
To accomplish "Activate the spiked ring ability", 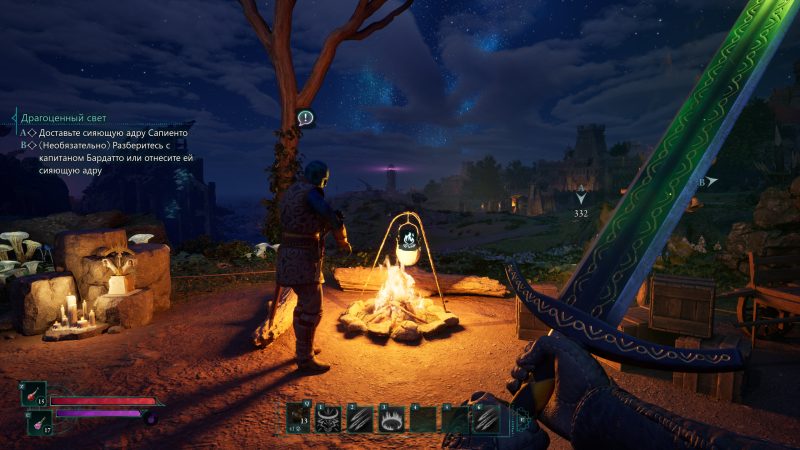I will tap(391, 420).
